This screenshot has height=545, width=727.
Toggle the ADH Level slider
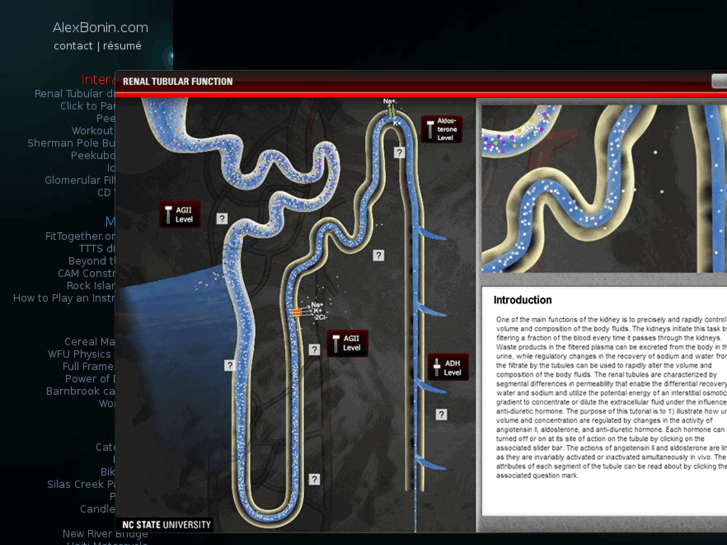(x=436, y=367)
